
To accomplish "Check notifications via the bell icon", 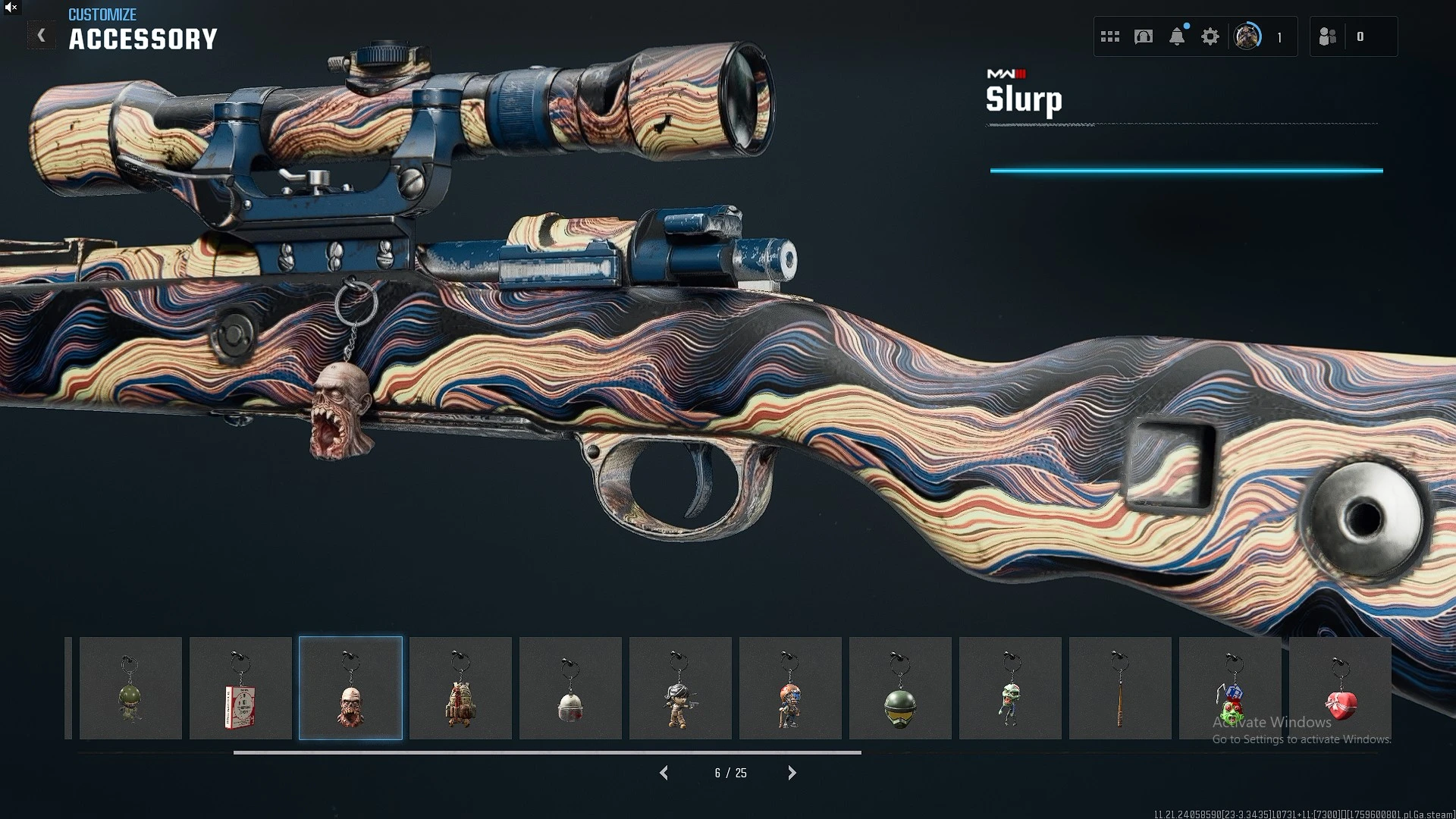I will point(1177,36).
